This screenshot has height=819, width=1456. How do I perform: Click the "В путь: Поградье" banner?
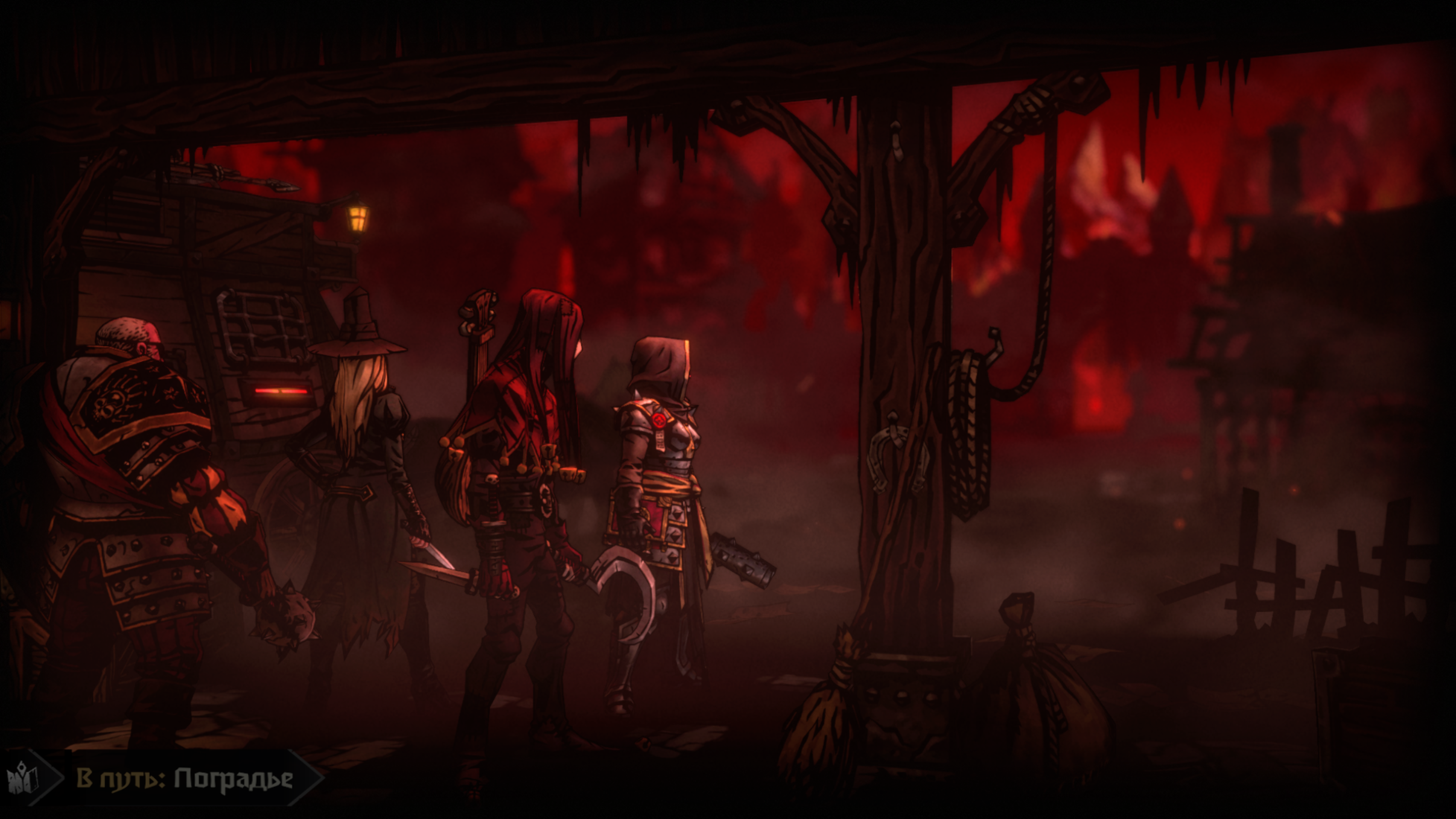pos(185,779)
